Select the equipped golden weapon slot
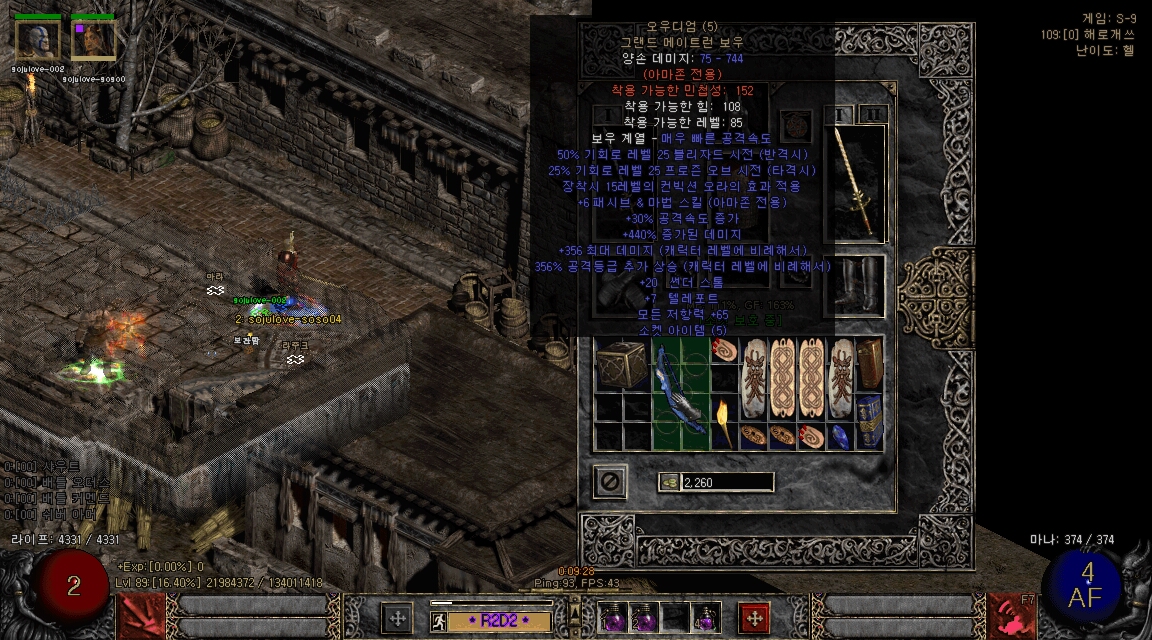Image resolution: width=1152 pixels, height=640 pixels. pyautogui.click(x=858, y=183)
